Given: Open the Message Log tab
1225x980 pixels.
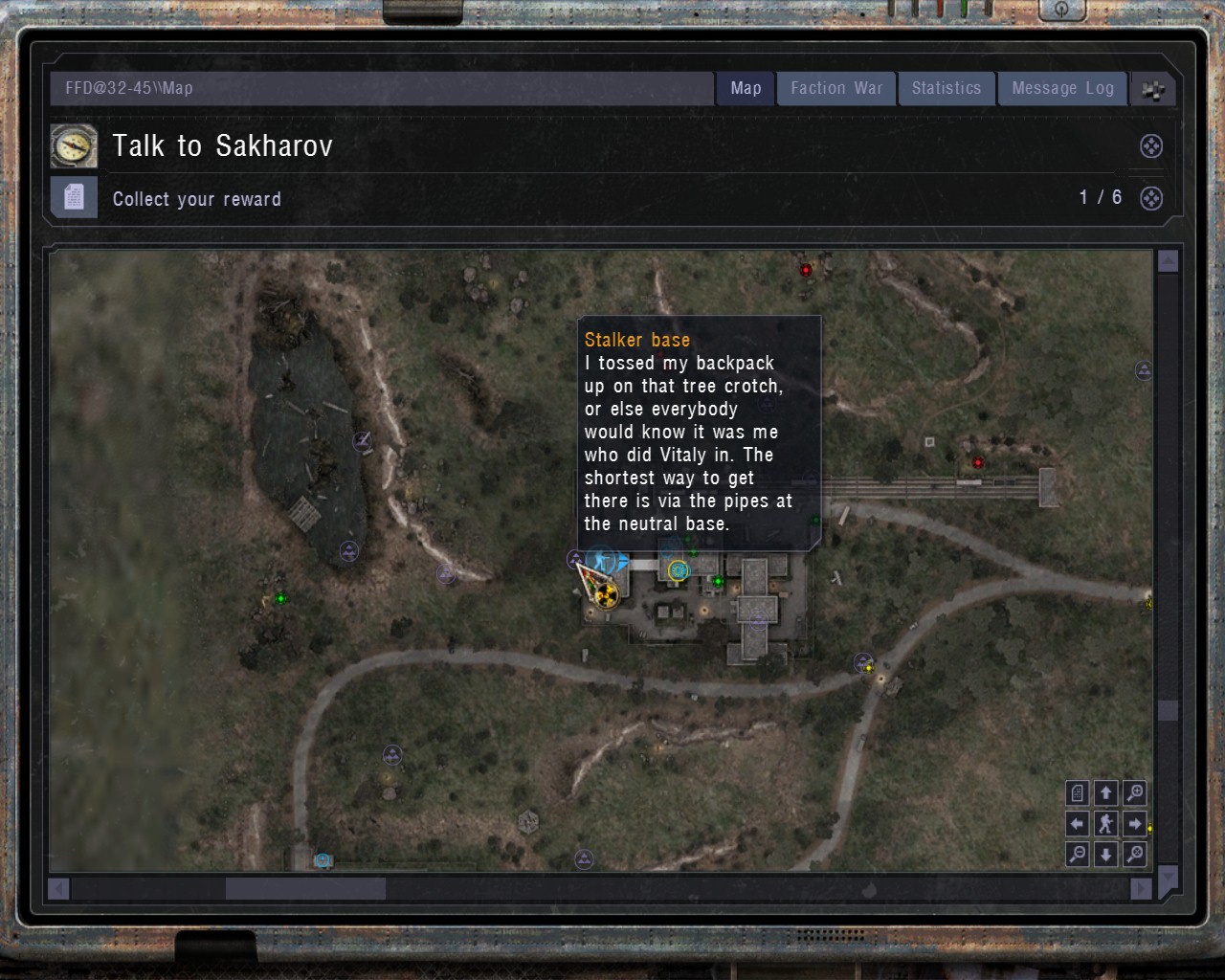Looking at the screenshot, I should [1062, 88].
